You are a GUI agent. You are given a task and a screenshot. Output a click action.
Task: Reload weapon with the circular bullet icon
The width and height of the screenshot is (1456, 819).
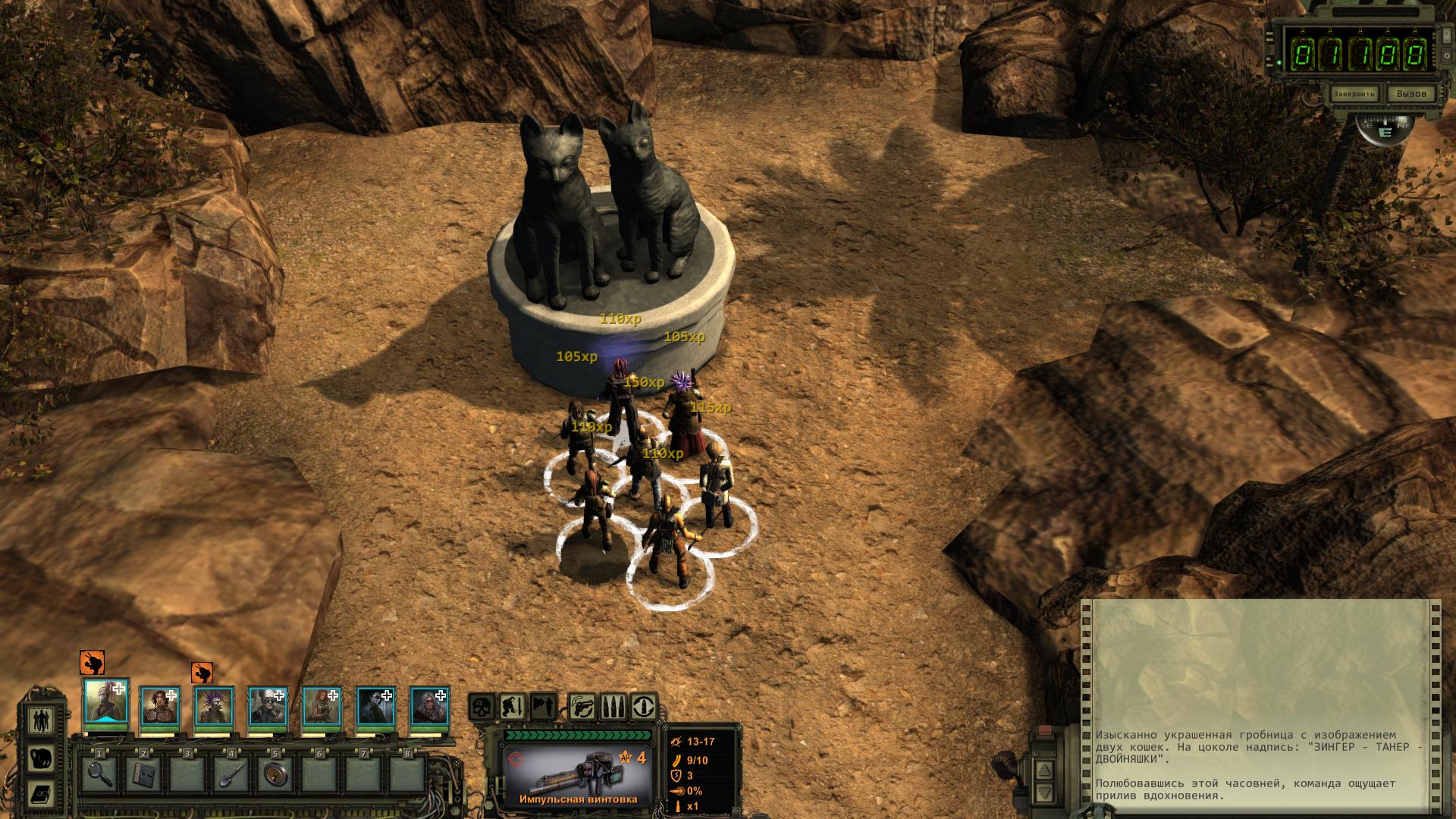coord(644,708)
